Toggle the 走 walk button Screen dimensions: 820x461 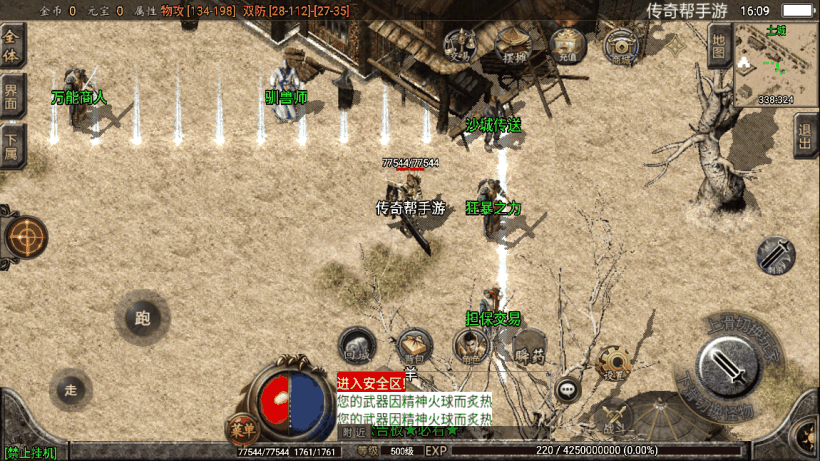click(71, 390)
